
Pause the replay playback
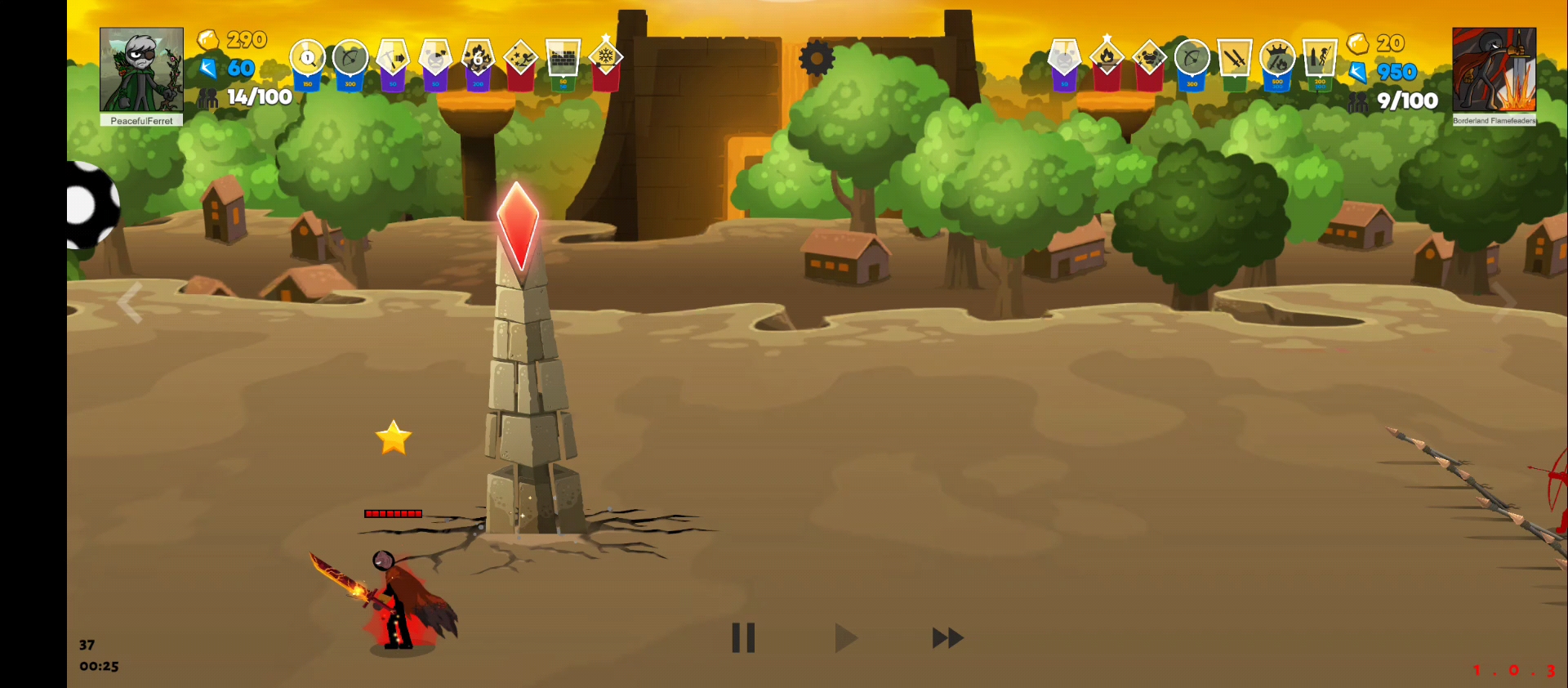click(743, 638)
